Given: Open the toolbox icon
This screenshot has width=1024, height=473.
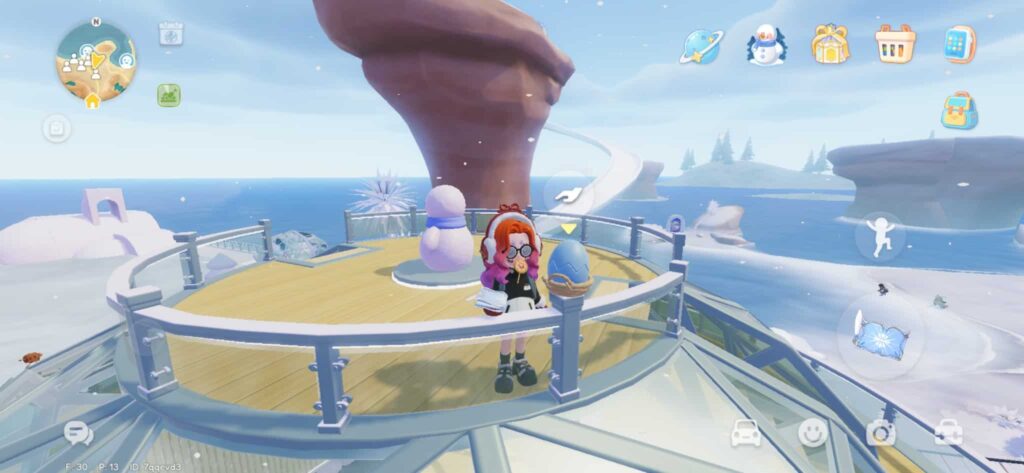Looking at the screenshot, I should click(948, 432).
